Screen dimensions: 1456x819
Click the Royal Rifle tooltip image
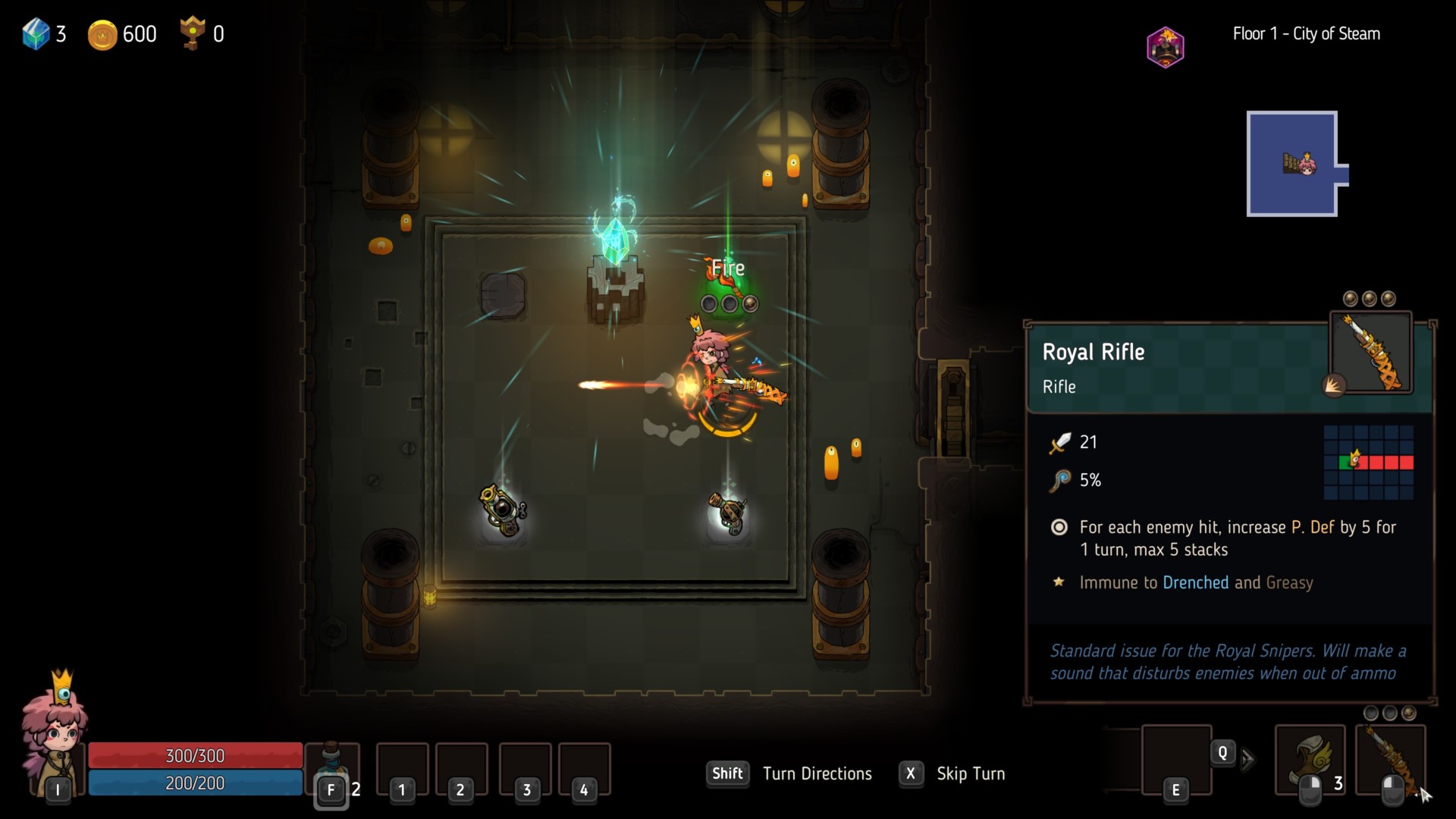1371,353
